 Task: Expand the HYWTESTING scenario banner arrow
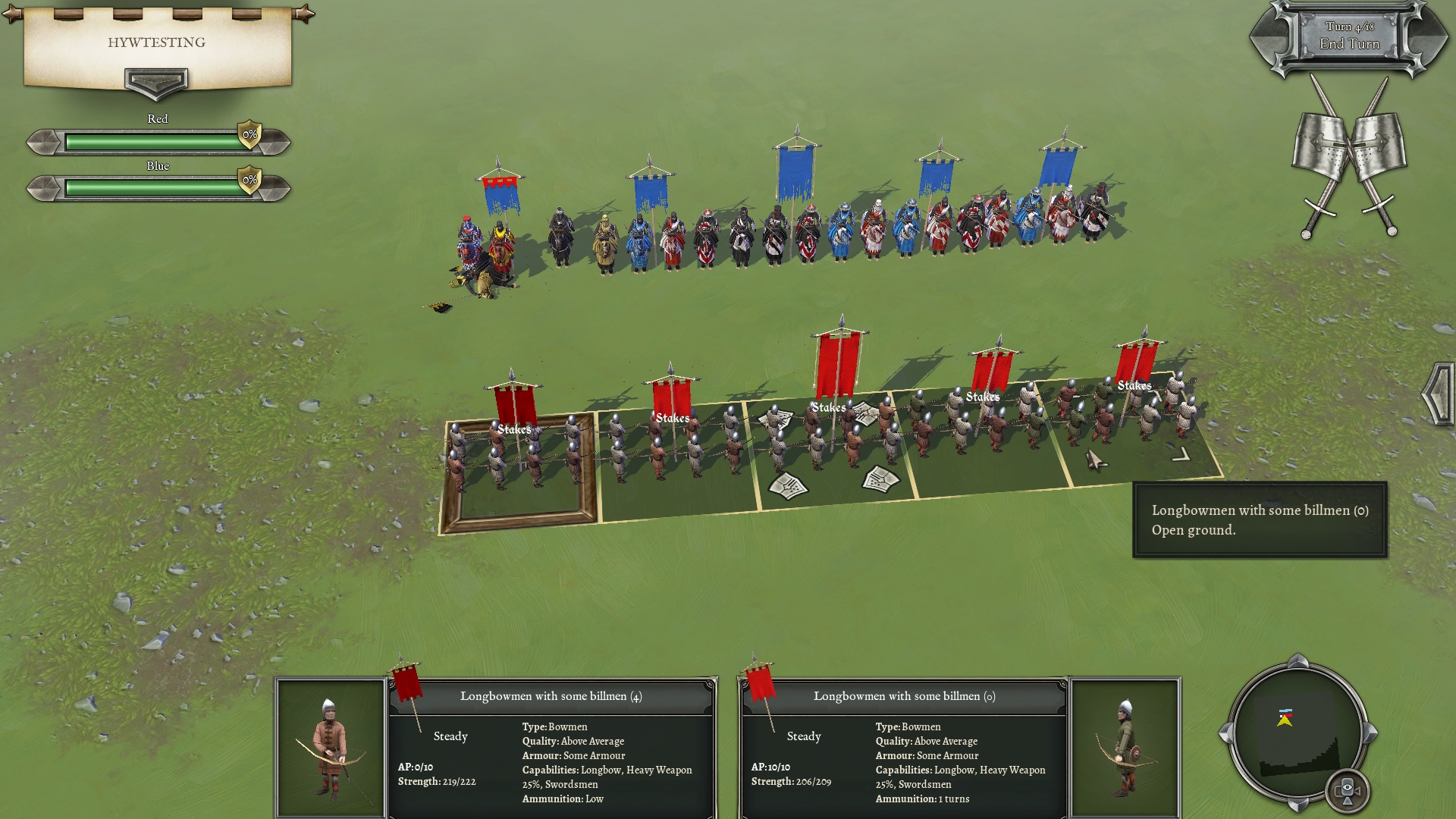coord(155,82)
